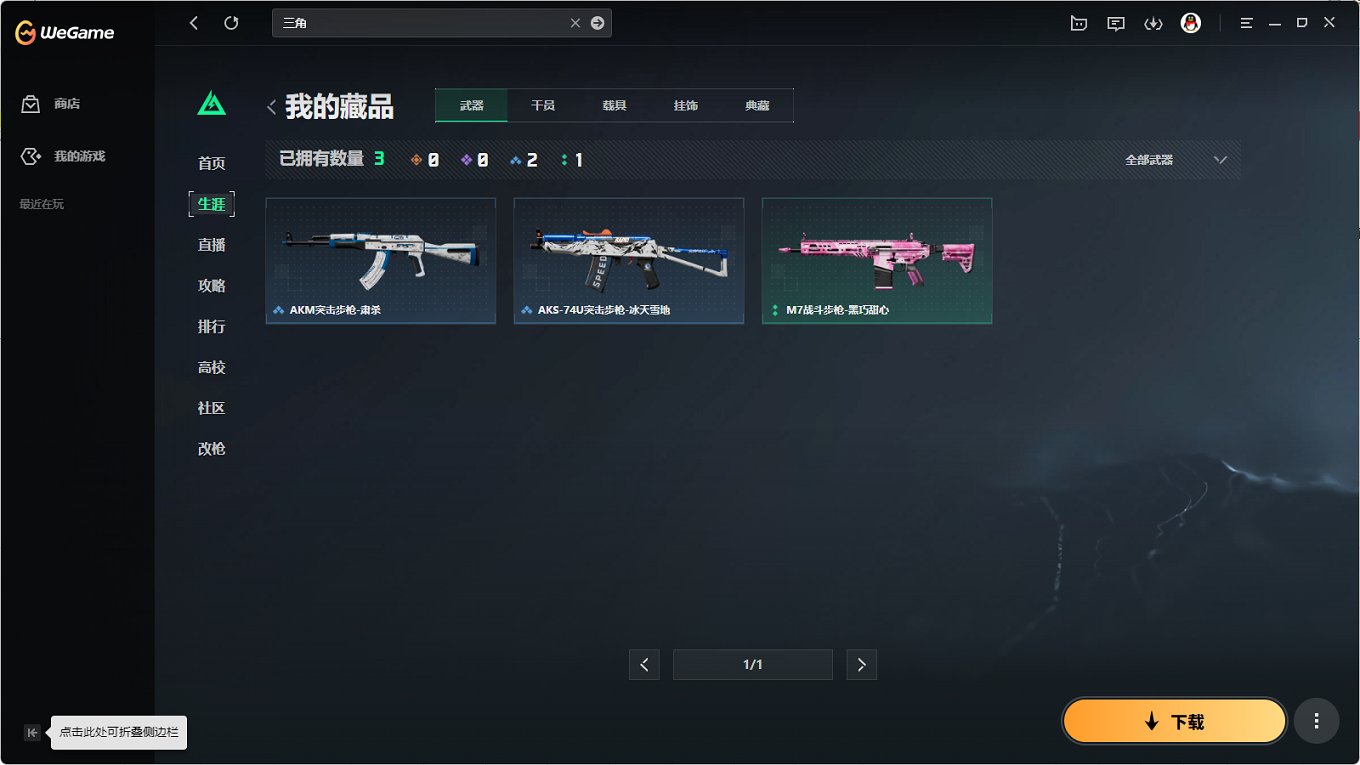Screen dimensions: 1360x765
Task: Click the green game logo above sidebar menu
Action: click(x=211, y=102)
